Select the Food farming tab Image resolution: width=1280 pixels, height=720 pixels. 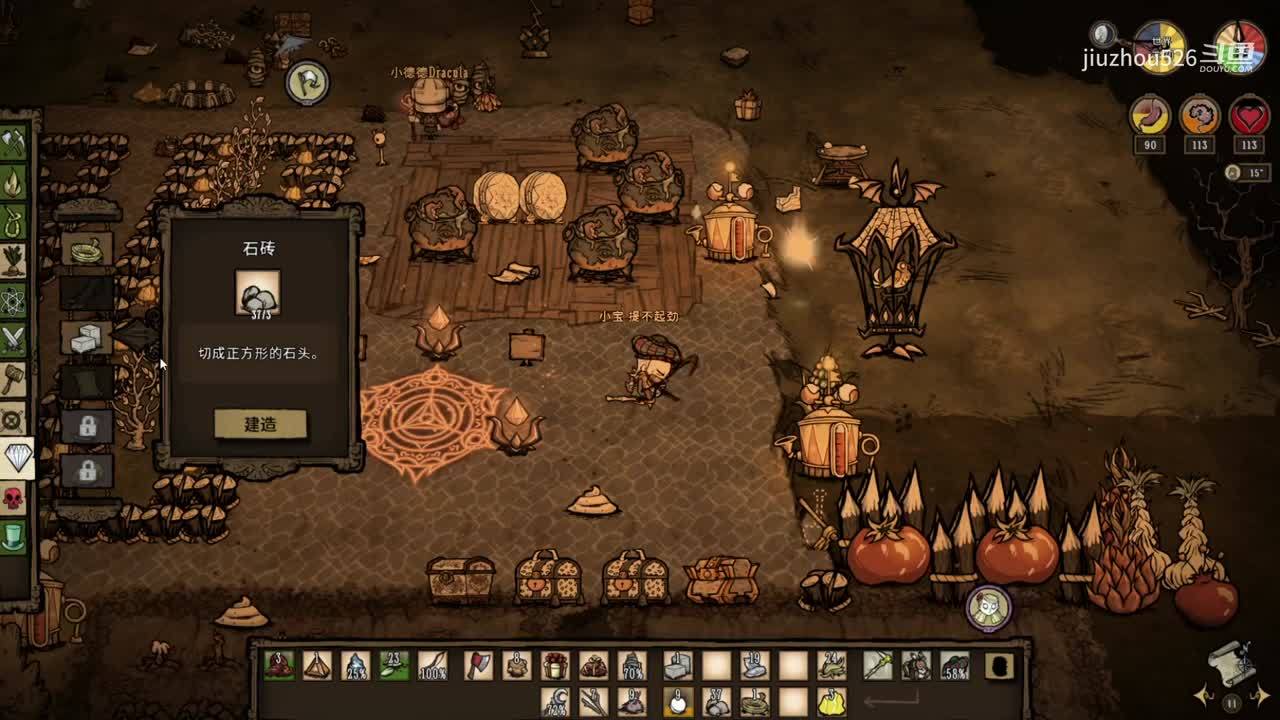coord(13,260)
